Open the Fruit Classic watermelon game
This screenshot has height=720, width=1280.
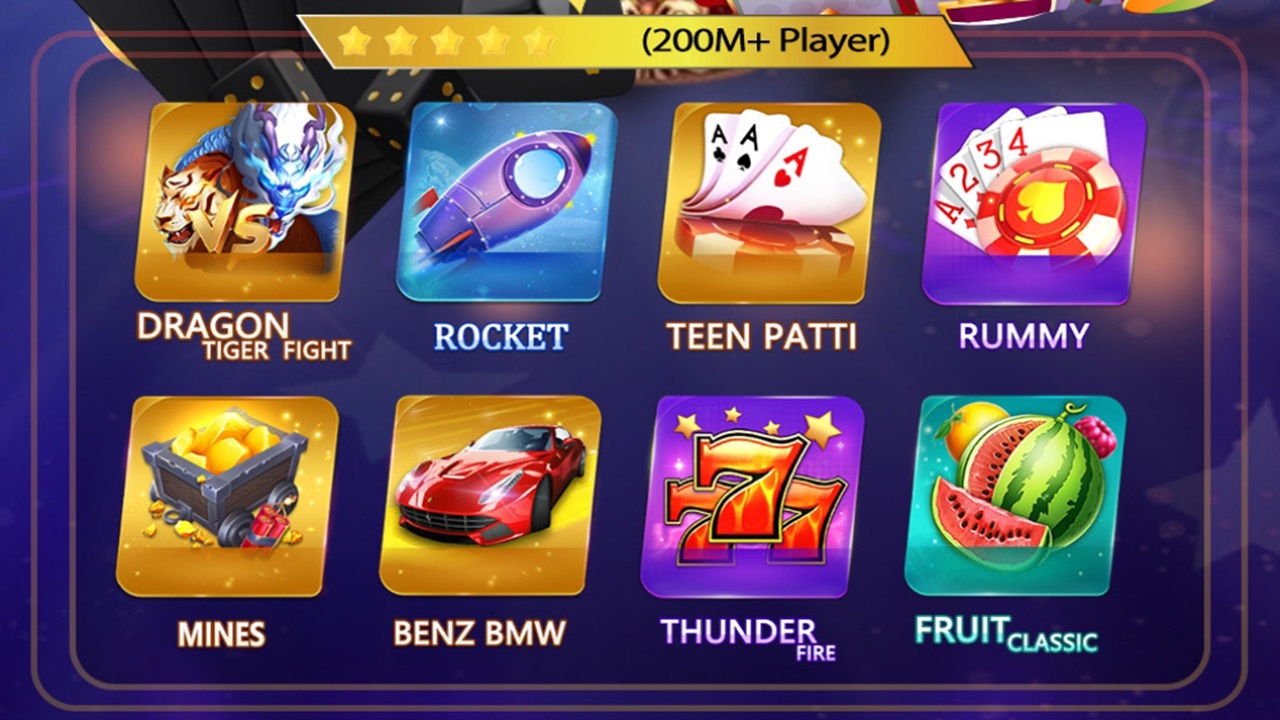tap(1016, 496)
